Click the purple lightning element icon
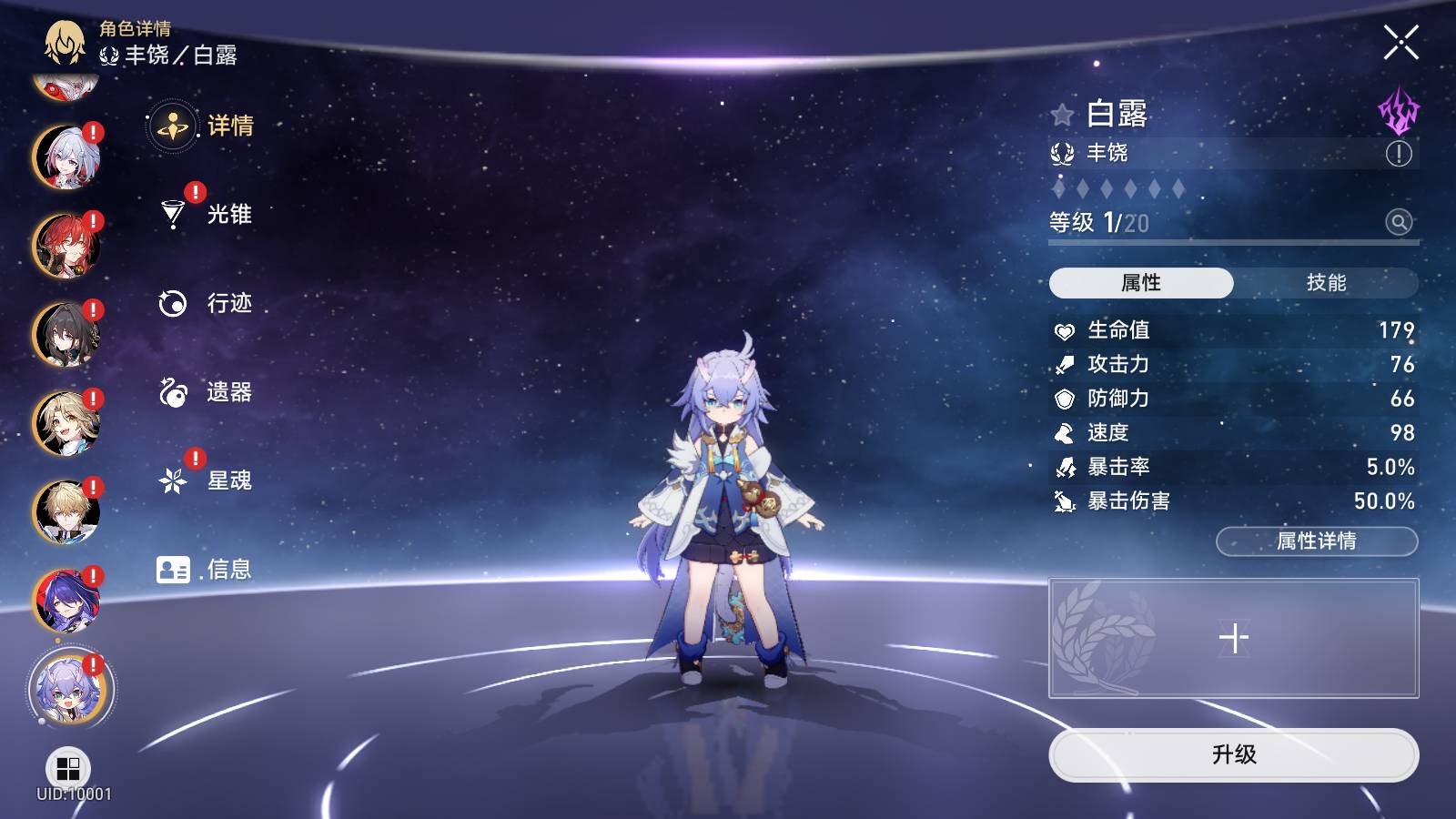The image size is (1456, 819). pos(1398,111)
